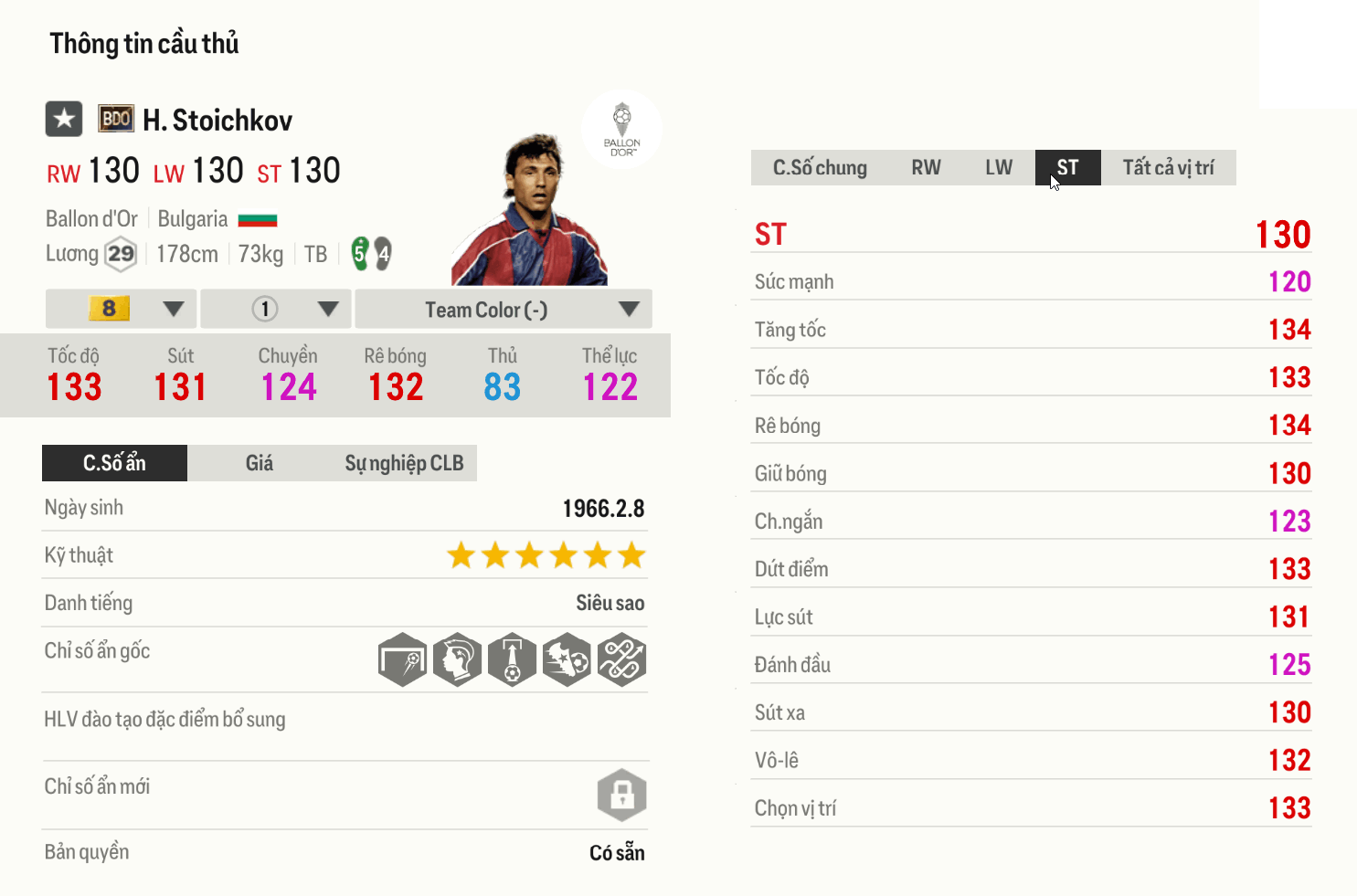Viewport: 1357px width, 896px height.
Task: Select the RW position stats tab
Action: [x=926, y=167]
